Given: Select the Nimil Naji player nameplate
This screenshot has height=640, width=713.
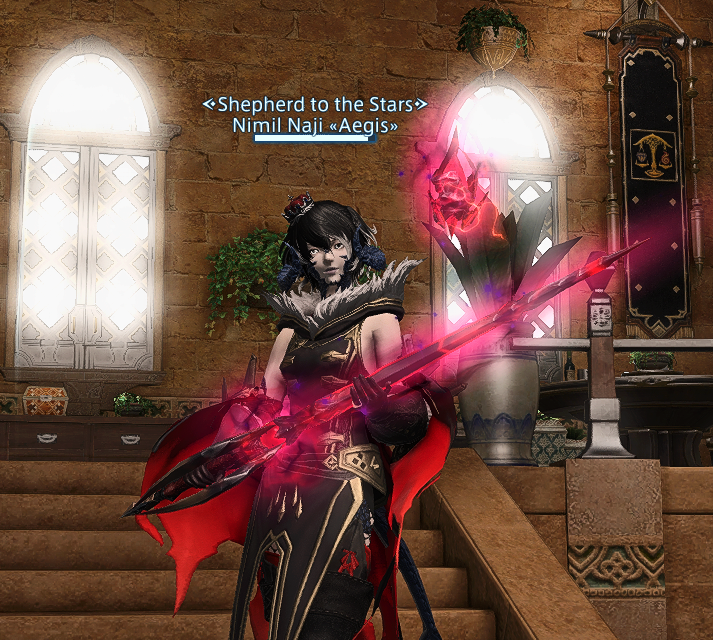Looking at the screenshot, I should pos(314,126).
